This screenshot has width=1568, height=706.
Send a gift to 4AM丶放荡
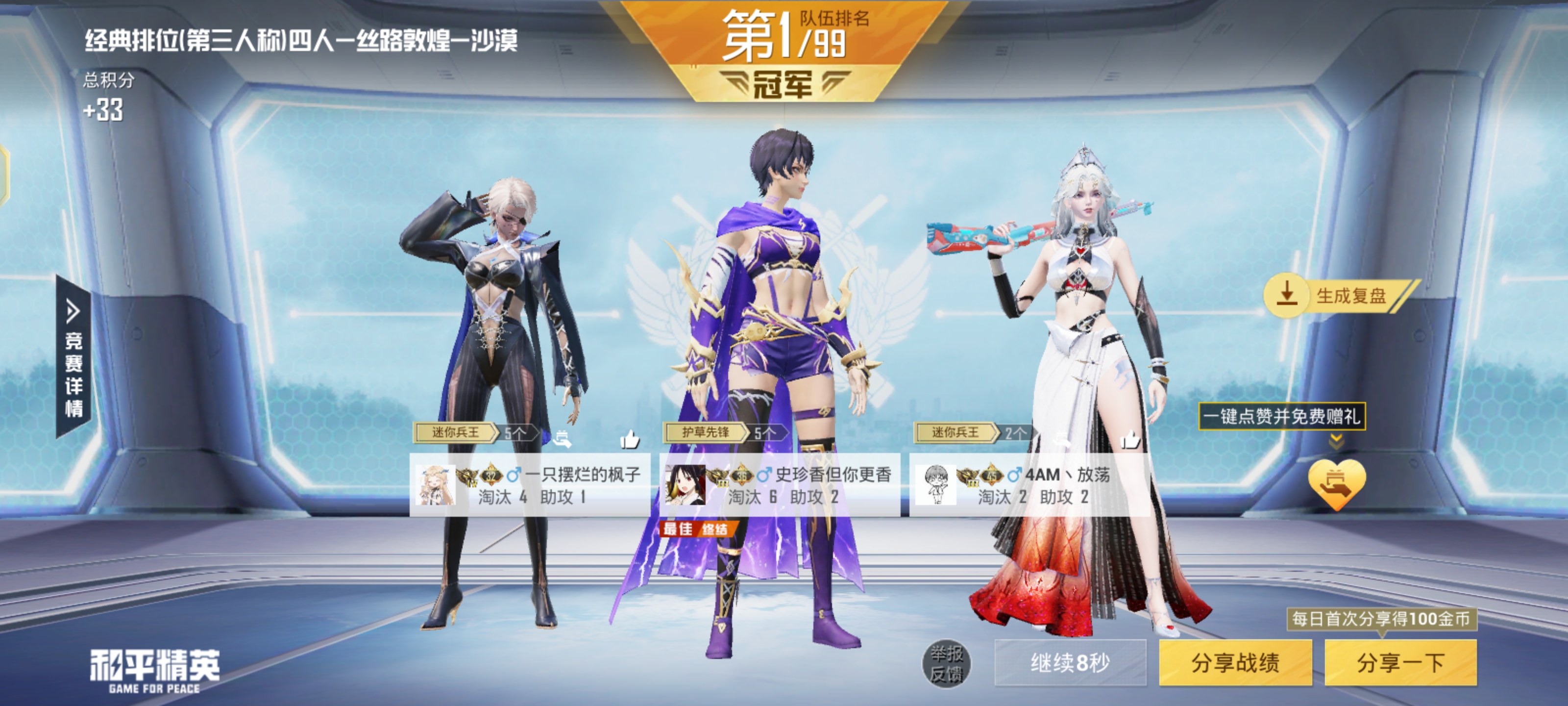[x=1062, y=438]
